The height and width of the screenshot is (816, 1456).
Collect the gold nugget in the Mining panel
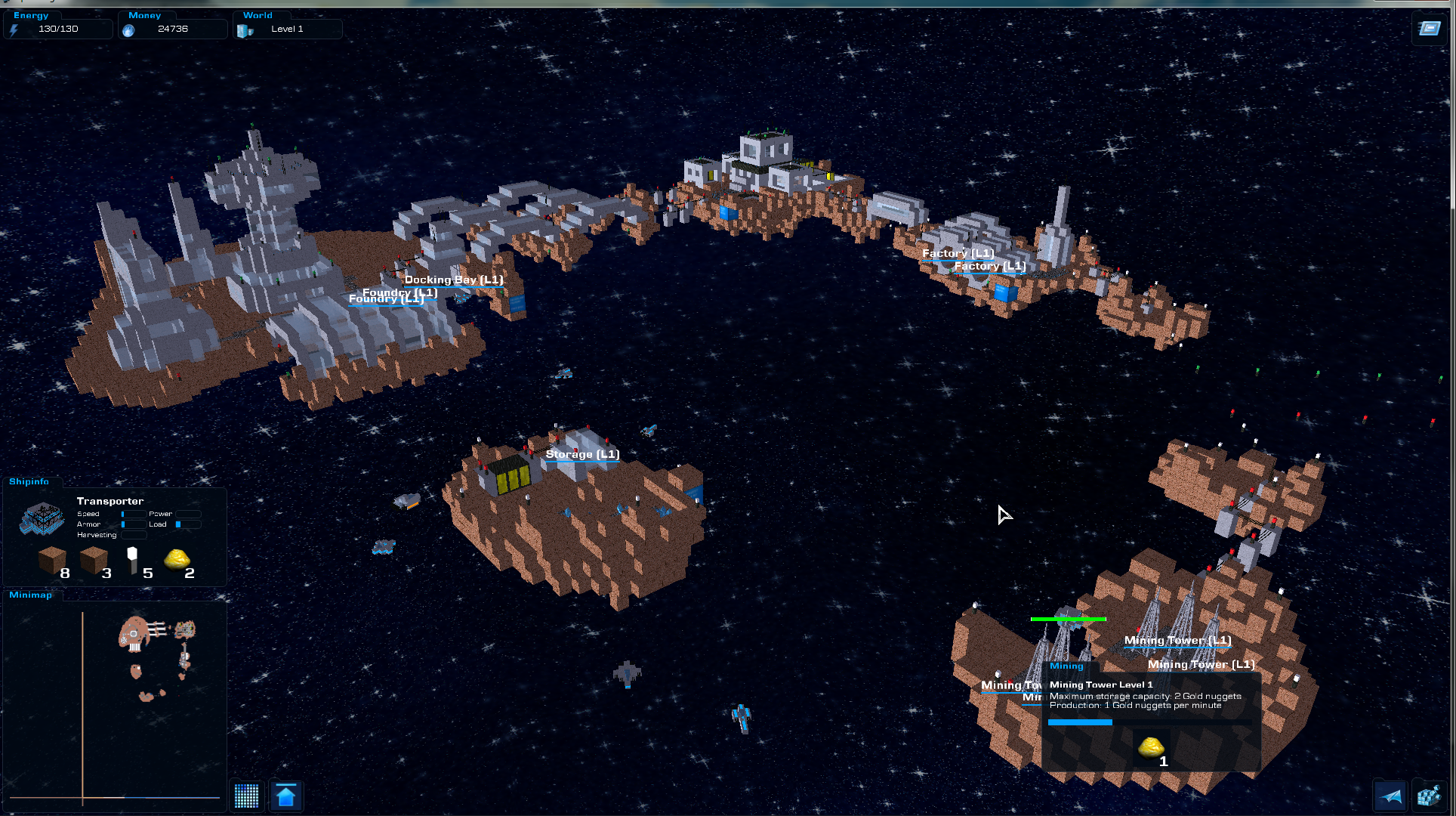click(1151, 748)
